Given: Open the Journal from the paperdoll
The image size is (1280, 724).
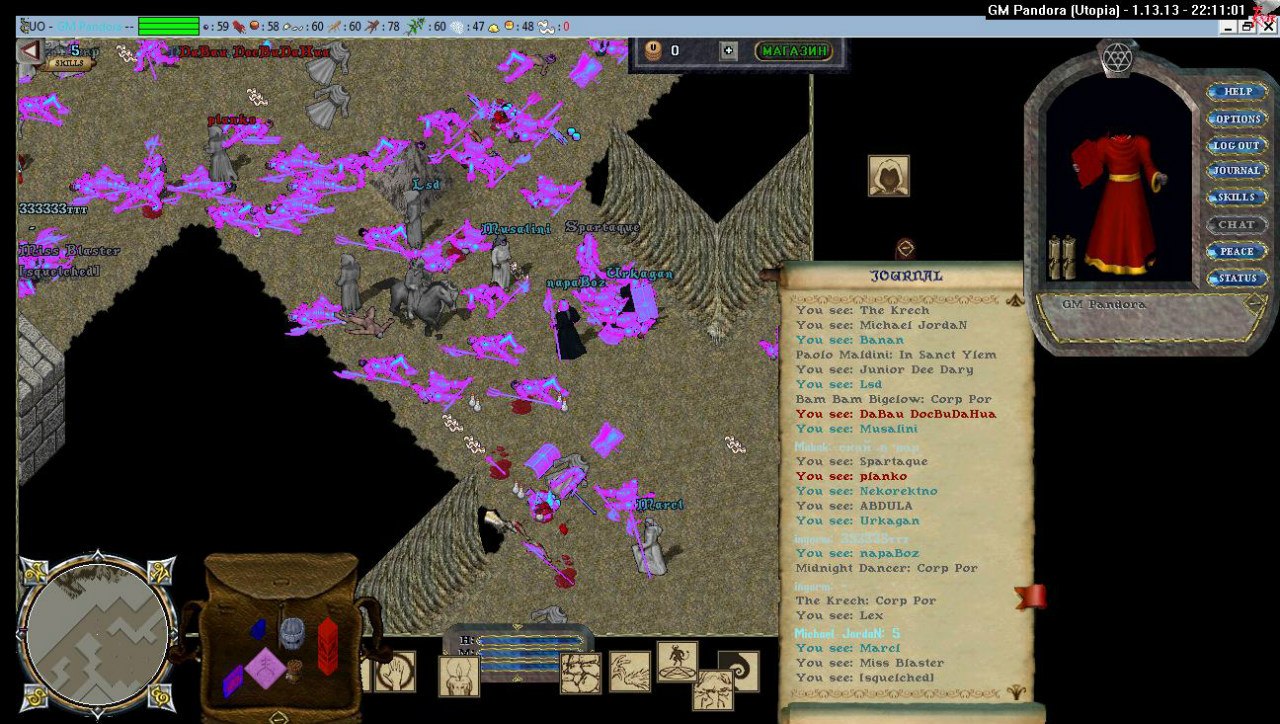Looking at the screenshot, I should click(x=1237, y=172).
